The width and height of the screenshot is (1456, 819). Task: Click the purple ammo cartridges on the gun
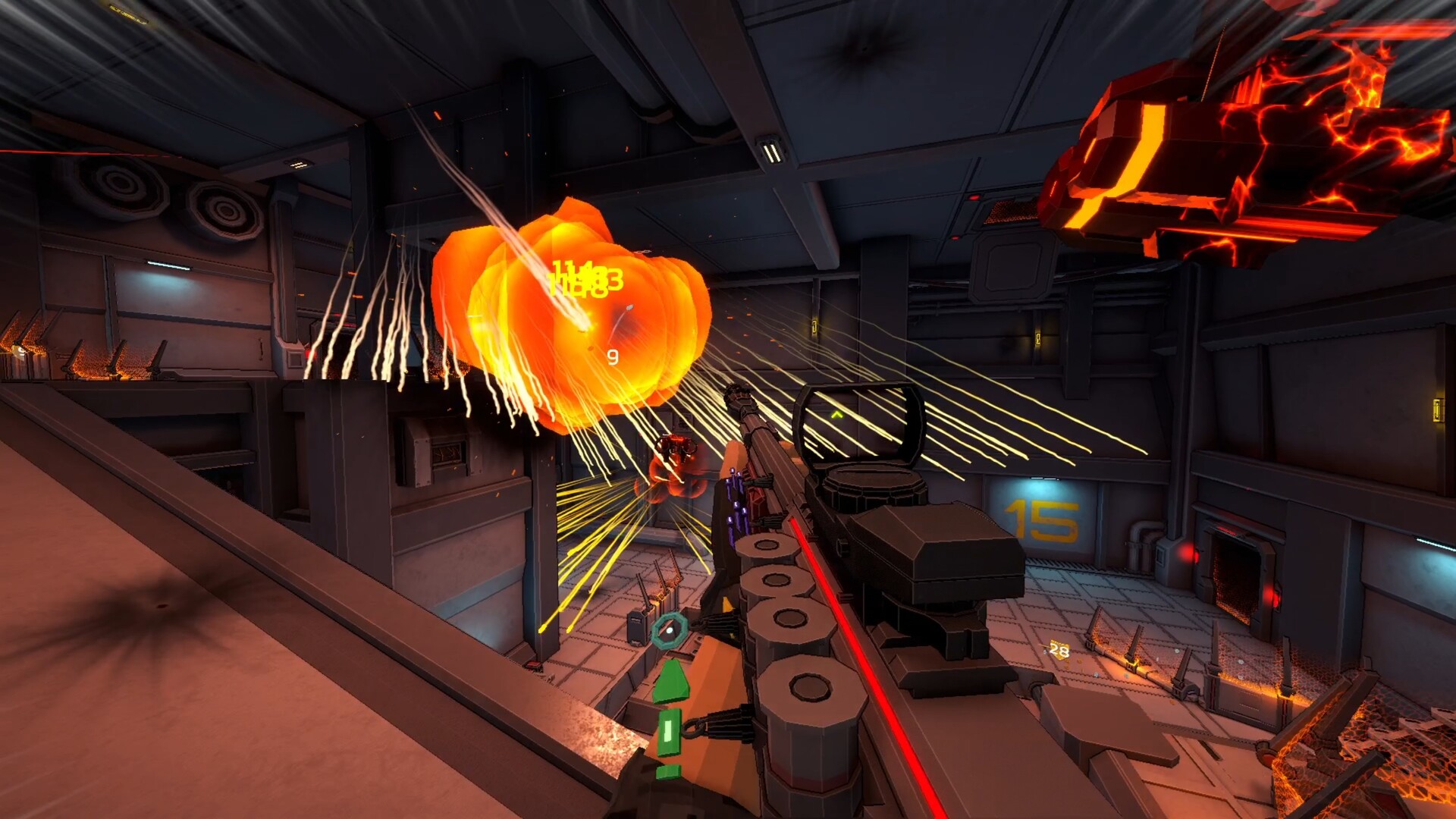pos(737,500)
